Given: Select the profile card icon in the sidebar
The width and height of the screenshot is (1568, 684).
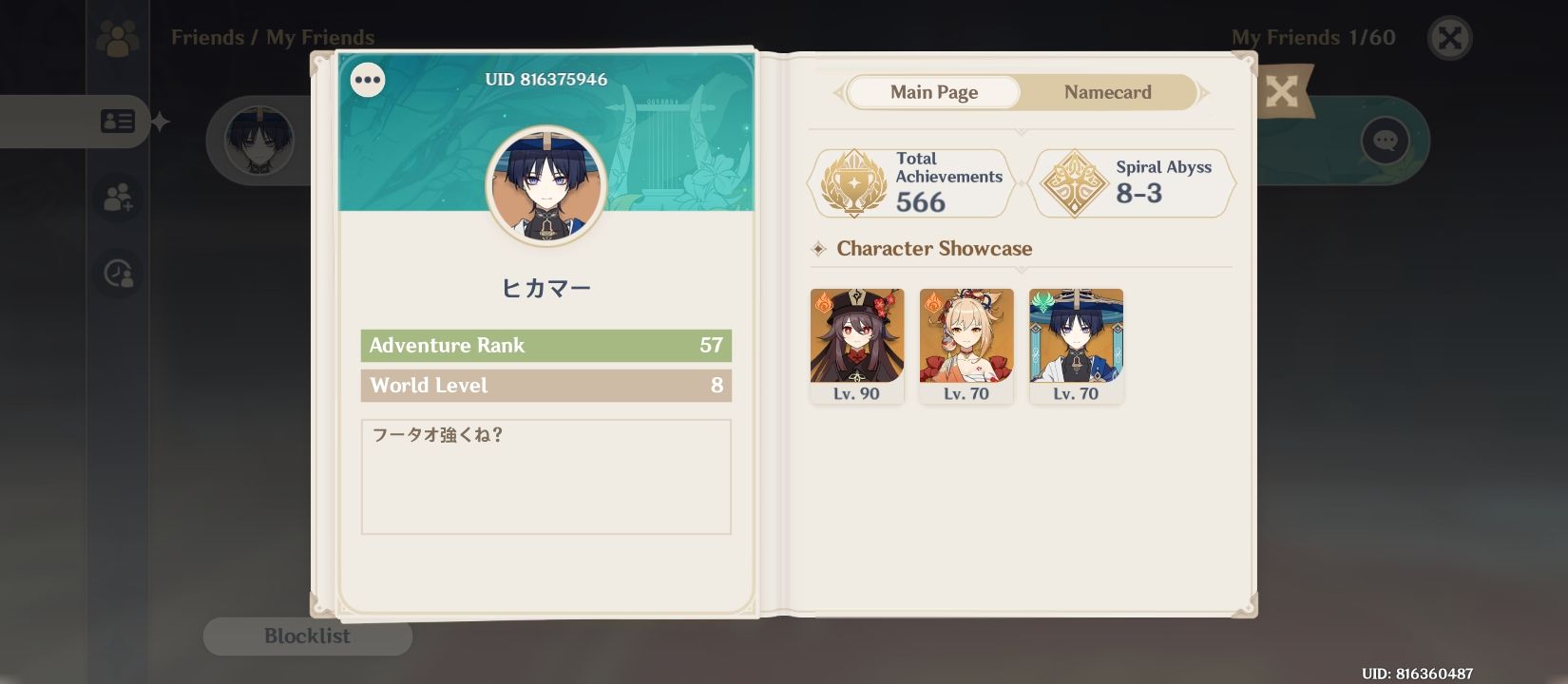Looking at the screenshot, I should (x=118, y=121).
